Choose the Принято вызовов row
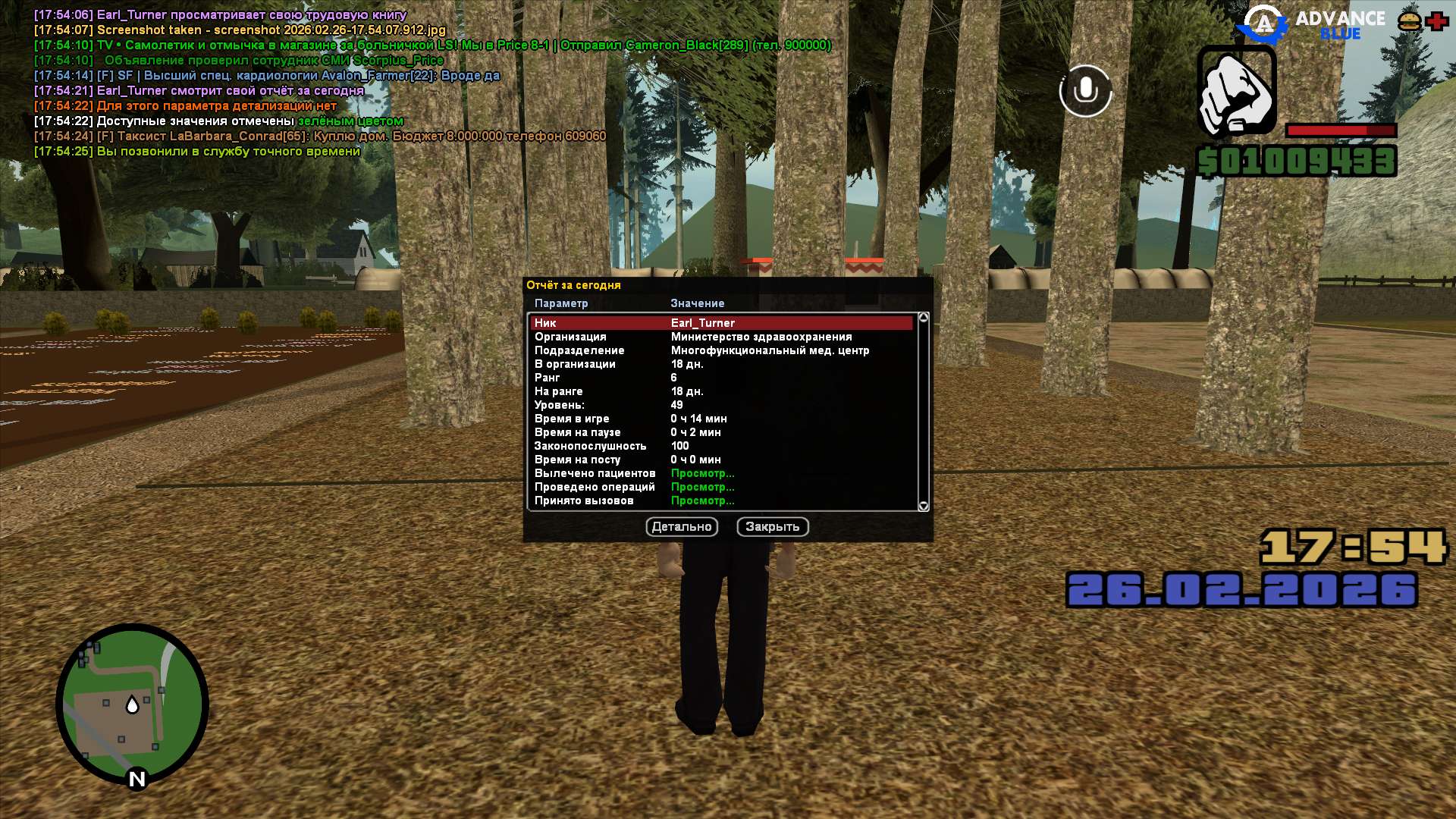 pyautogui.click(x=720, y=500)
